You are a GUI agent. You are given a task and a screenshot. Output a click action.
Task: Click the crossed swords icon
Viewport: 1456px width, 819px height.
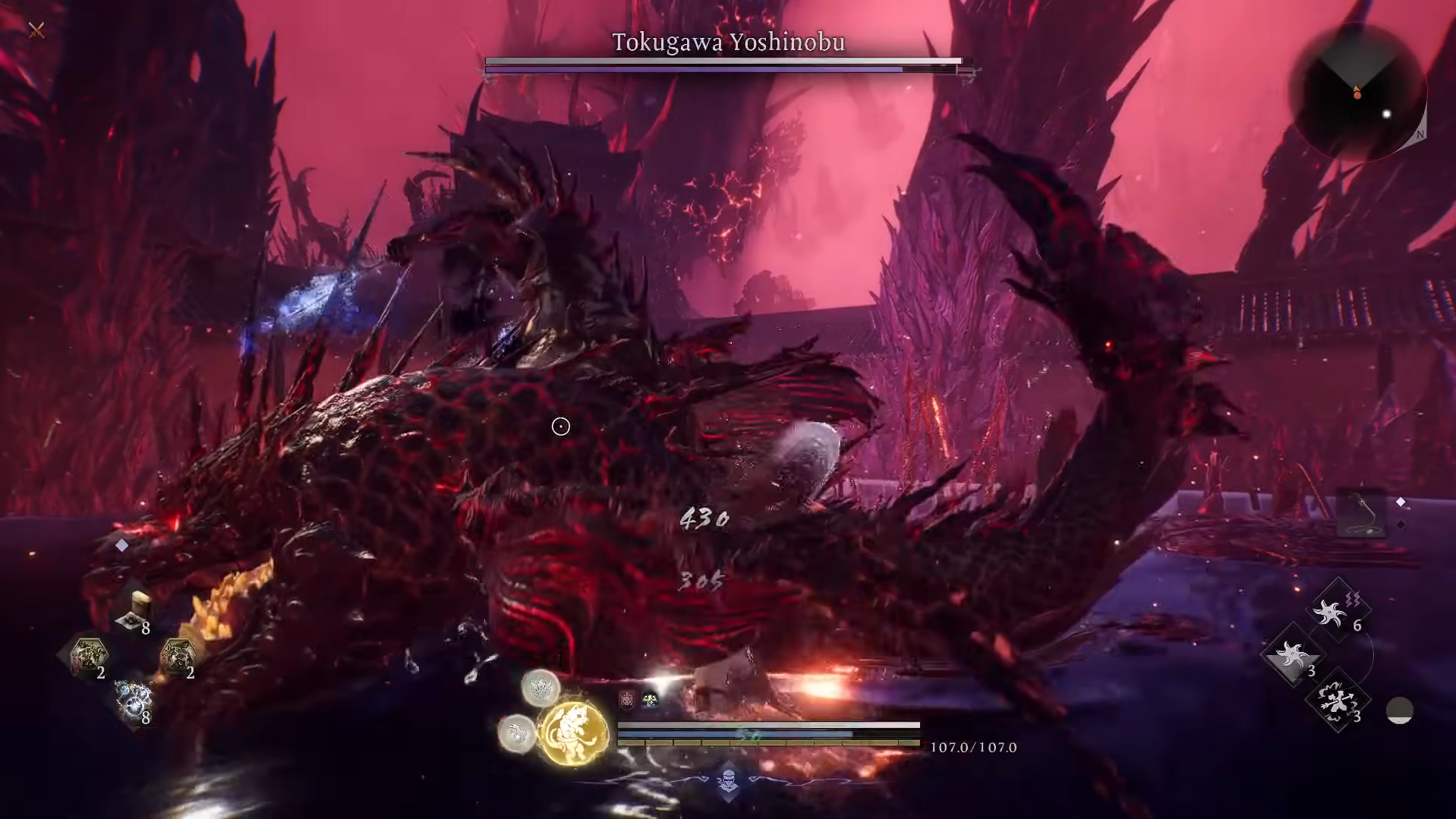pos(36,30)
